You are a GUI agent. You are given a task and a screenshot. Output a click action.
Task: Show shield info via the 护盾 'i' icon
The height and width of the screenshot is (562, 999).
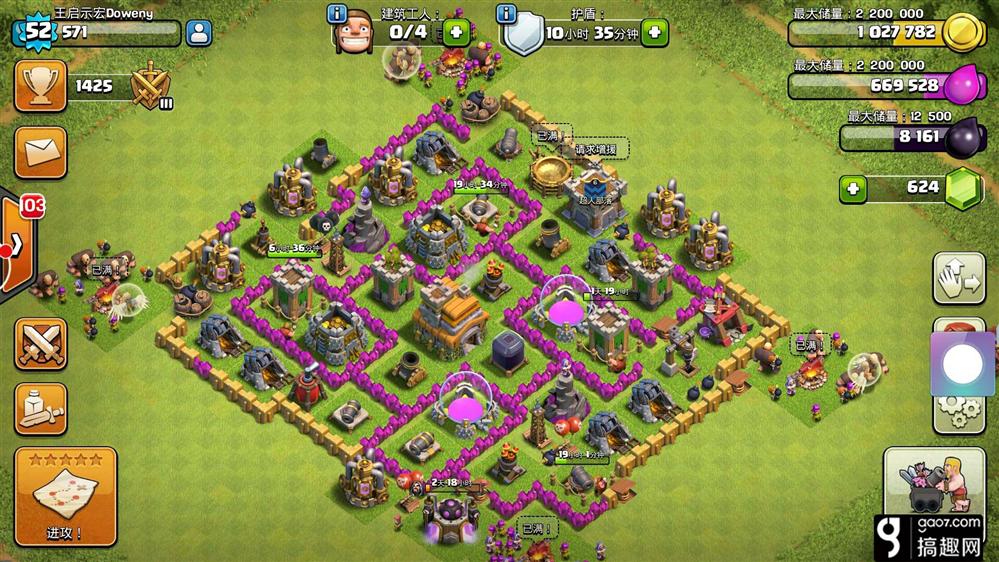pos(507,14)
